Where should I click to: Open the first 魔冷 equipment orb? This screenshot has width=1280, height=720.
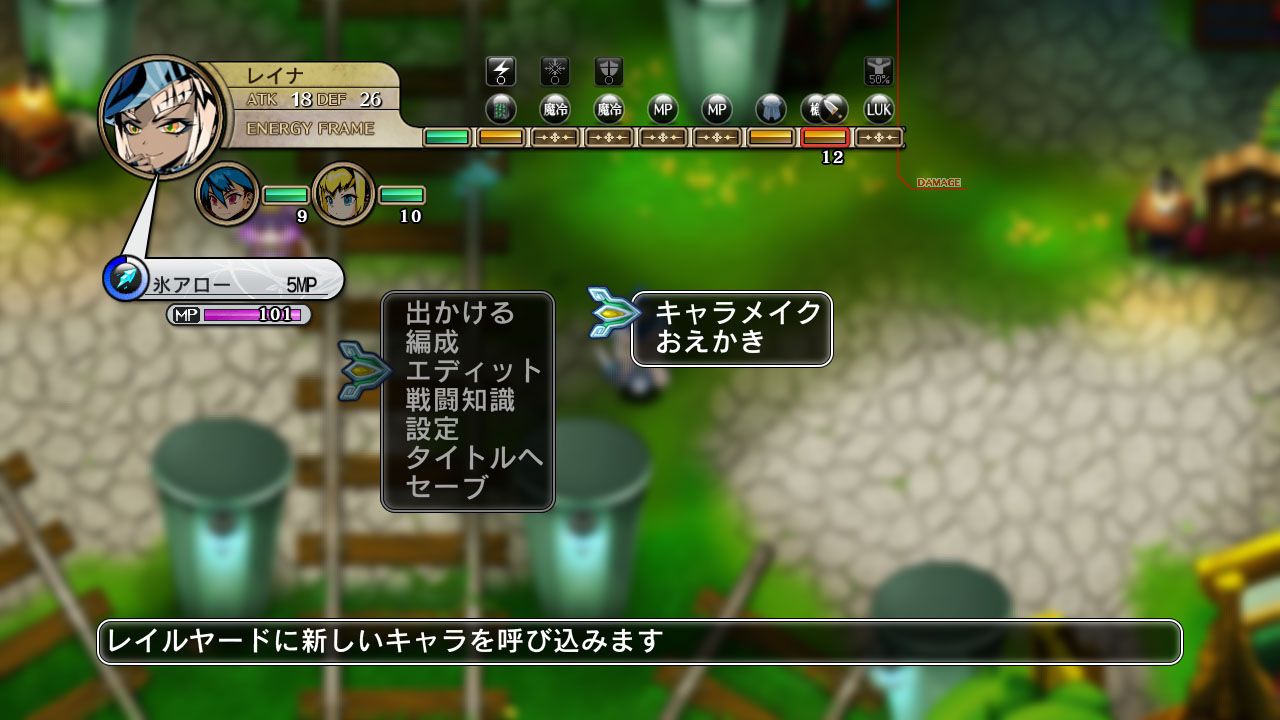click(555, 110)
